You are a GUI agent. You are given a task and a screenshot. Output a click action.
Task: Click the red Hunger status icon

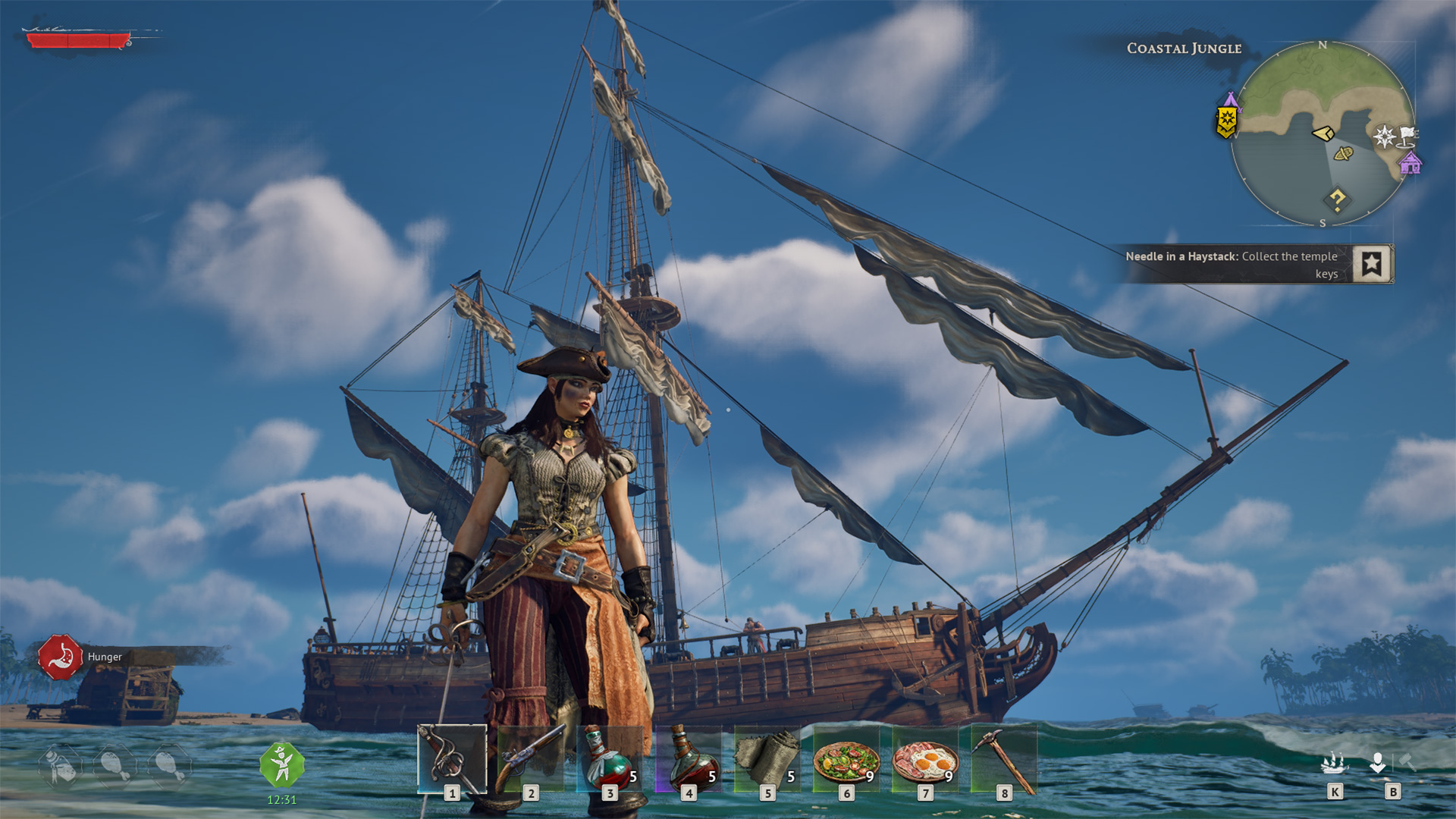tap(61, 657)
